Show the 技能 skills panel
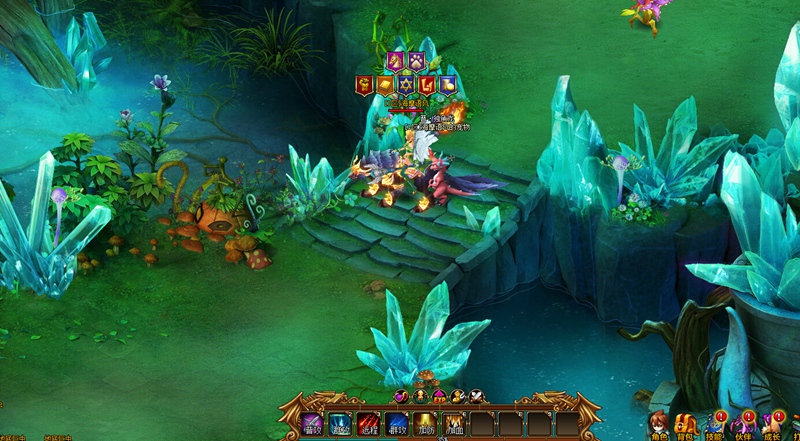This screenshot has width=800, height=441. pyautogui.click(x=715, y=425)
